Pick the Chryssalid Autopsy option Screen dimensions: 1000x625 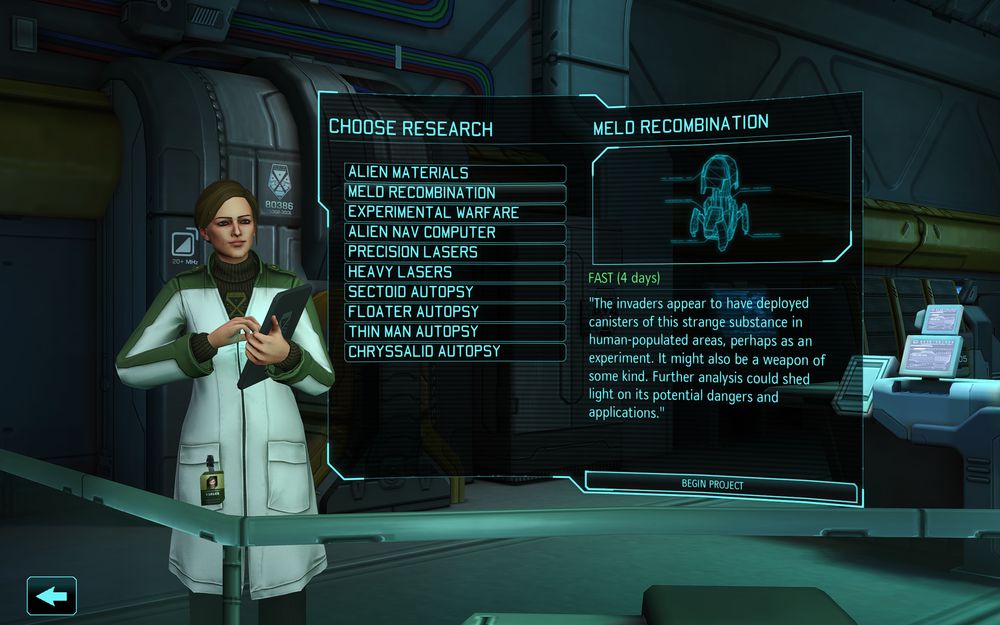click(x=455, y=351)
